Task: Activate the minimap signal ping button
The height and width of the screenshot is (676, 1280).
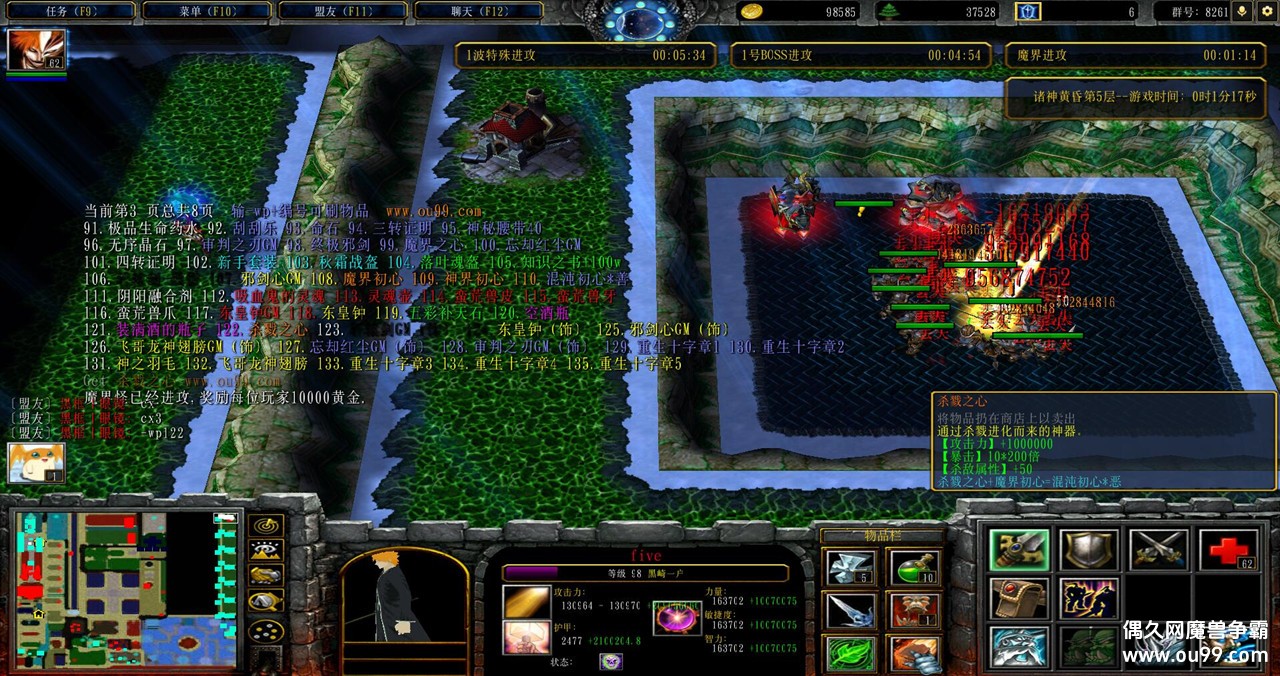Action: [x=266, y=525]
